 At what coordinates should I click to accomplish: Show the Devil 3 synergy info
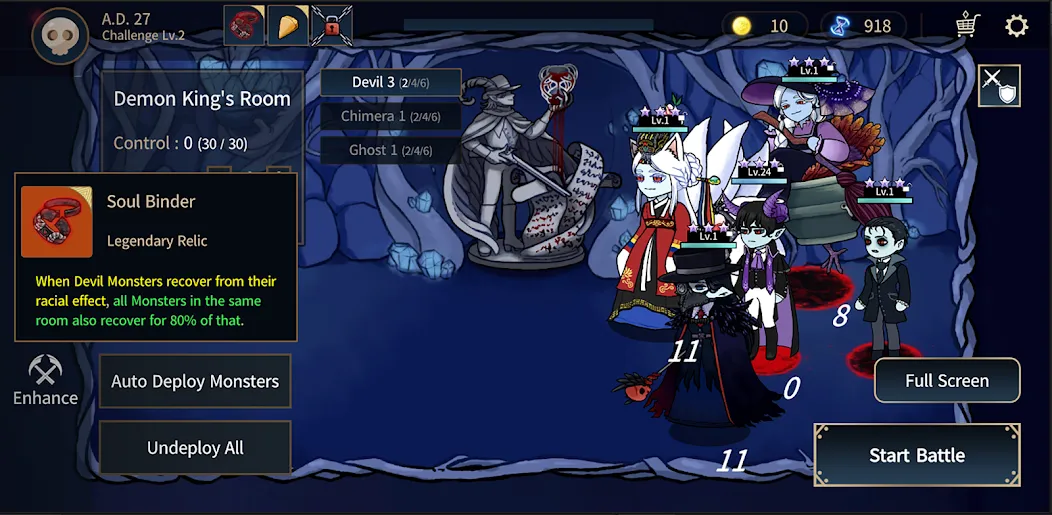click(391, 82)
